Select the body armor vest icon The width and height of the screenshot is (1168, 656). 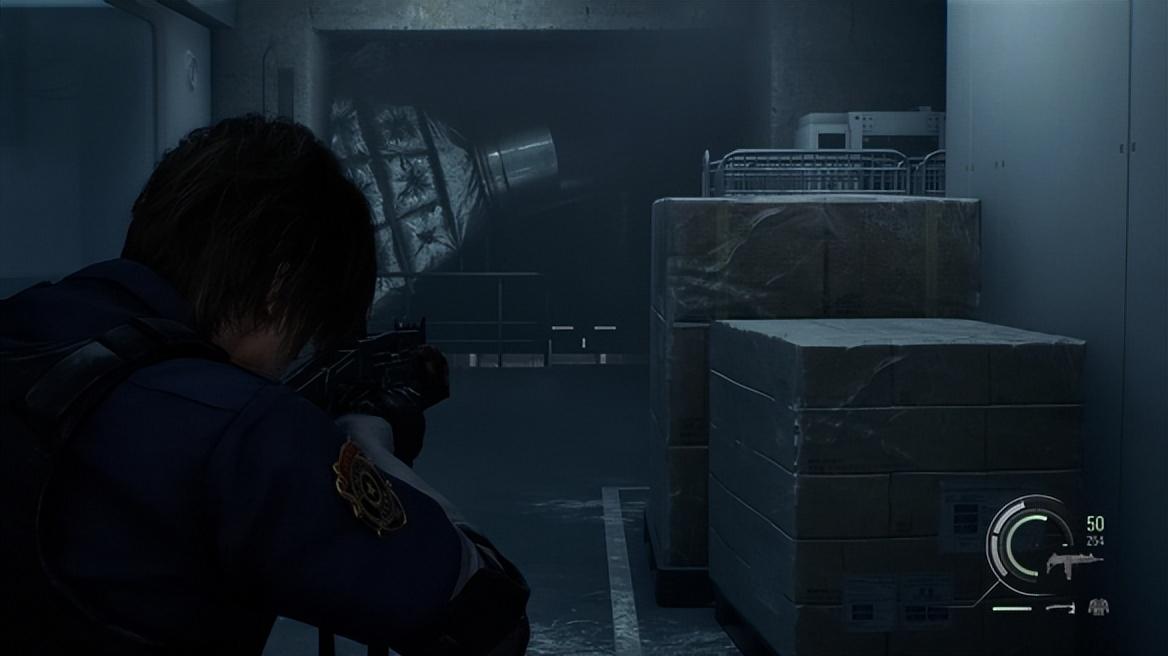tap(1097, 606)
